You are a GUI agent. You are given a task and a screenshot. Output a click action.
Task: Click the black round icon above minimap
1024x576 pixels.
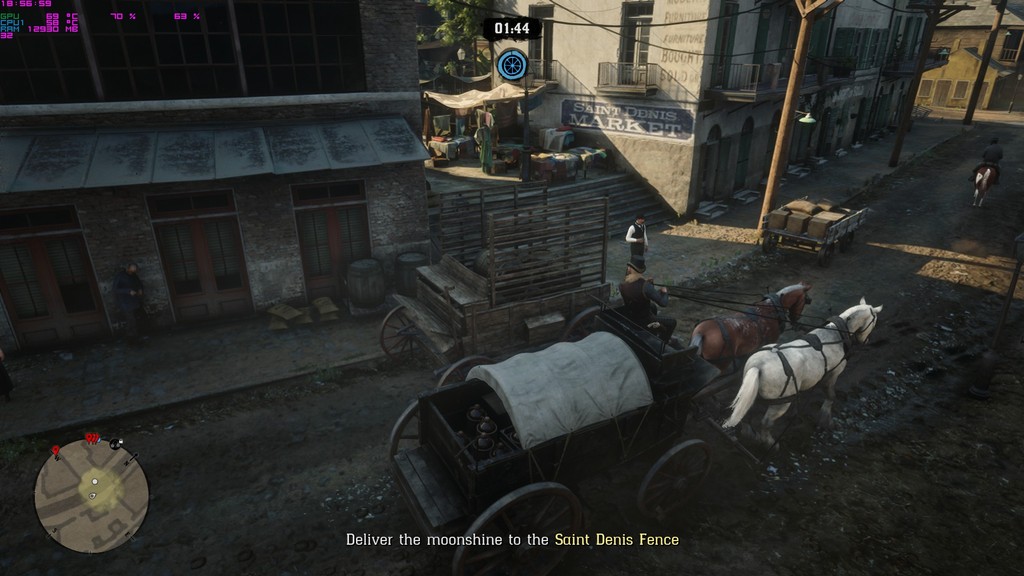click(x=117, y=444)
